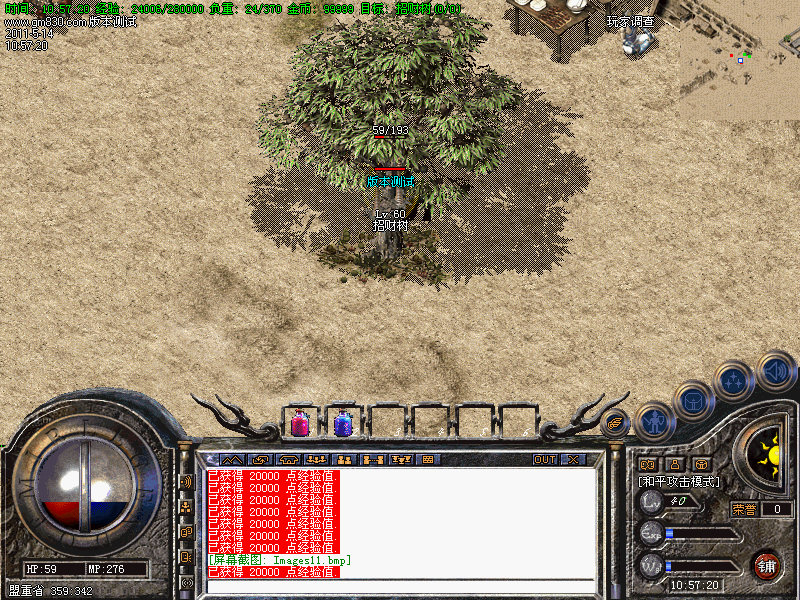Image resolution: width=800 pixels, height=600 pixels.
Task: Open the character equipment round button
Action: tap(655, 422)
